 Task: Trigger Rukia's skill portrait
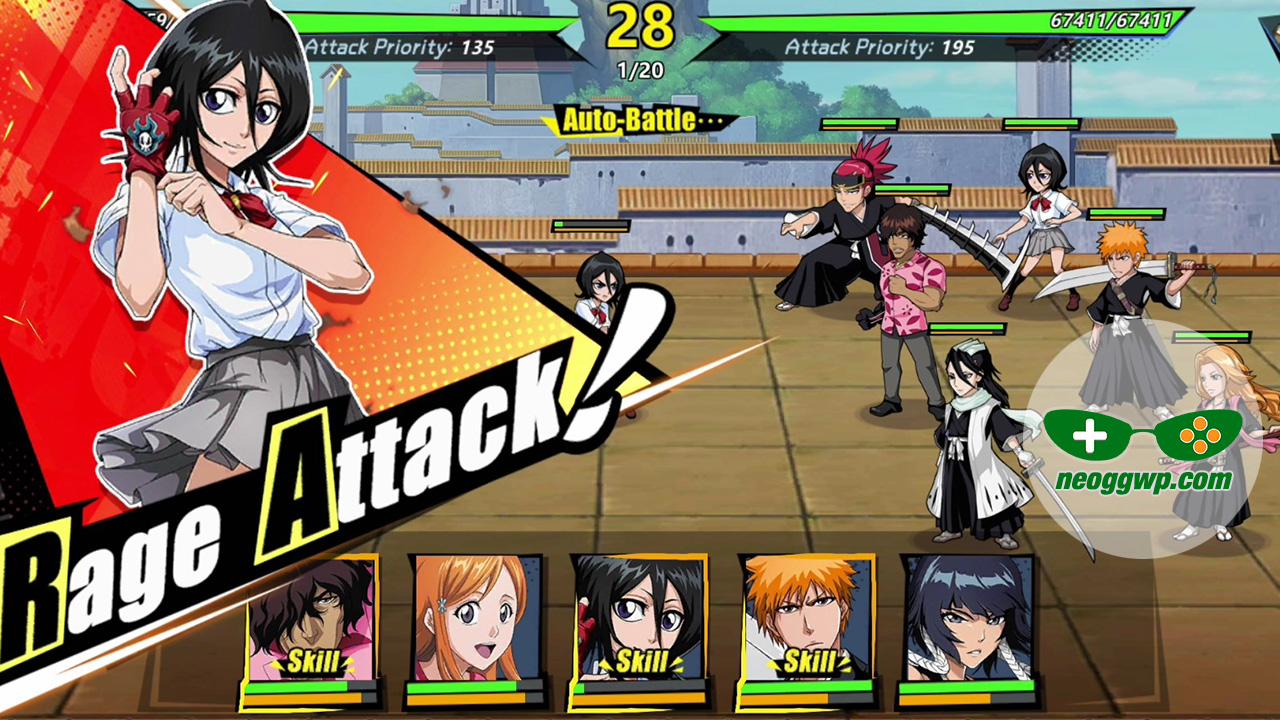[638, 620]
